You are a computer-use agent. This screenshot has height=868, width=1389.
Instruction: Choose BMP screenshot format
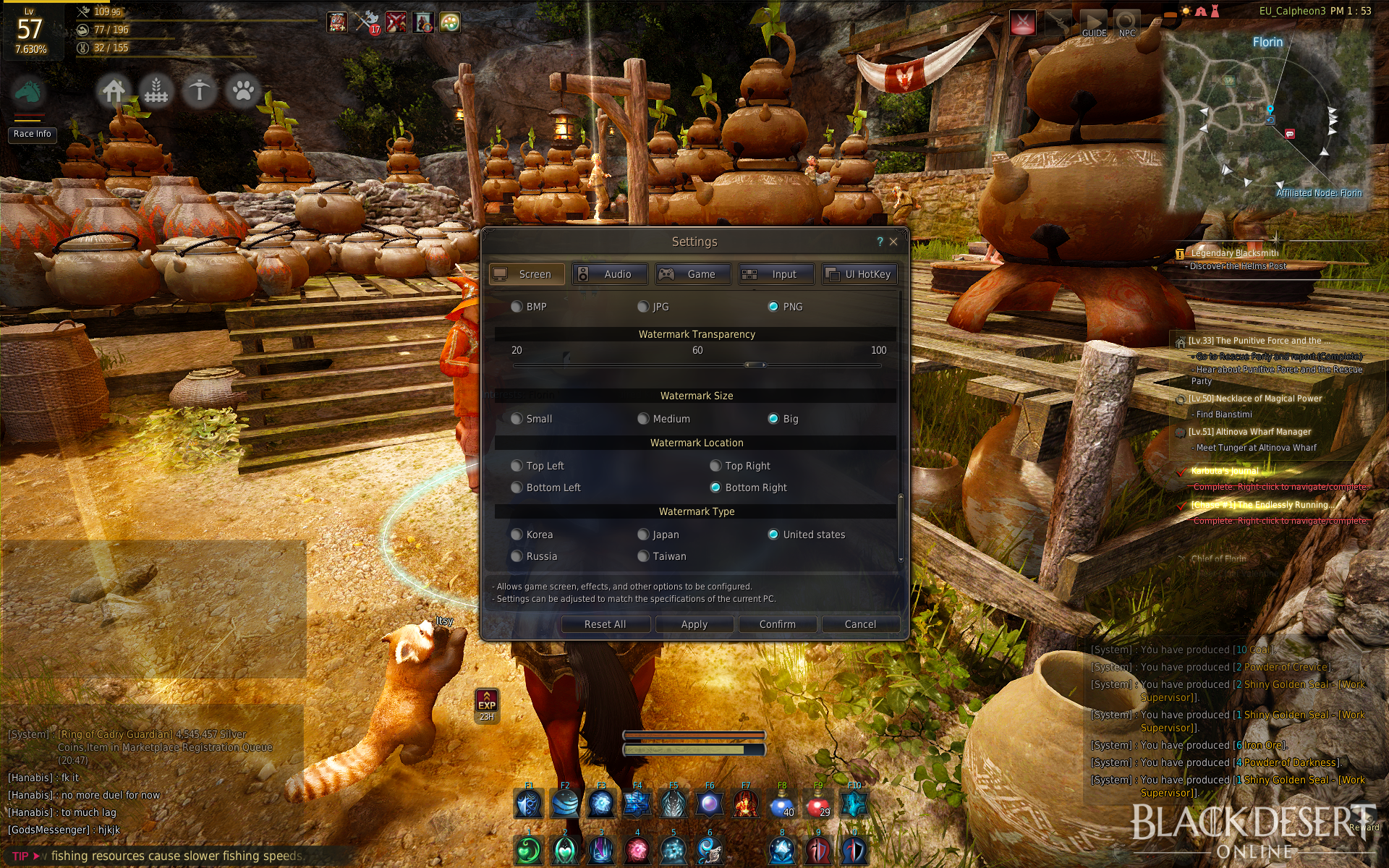[517, 307]
